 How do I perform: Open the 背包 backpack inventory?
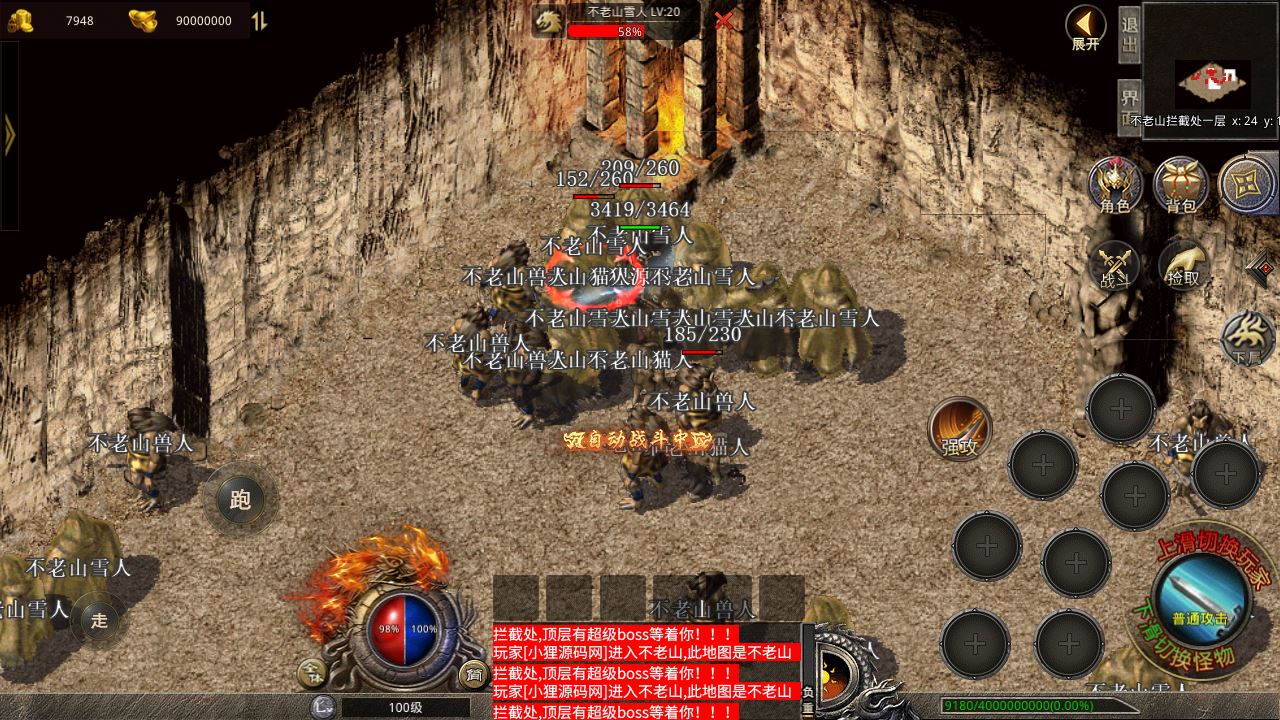coord(1181,185)
